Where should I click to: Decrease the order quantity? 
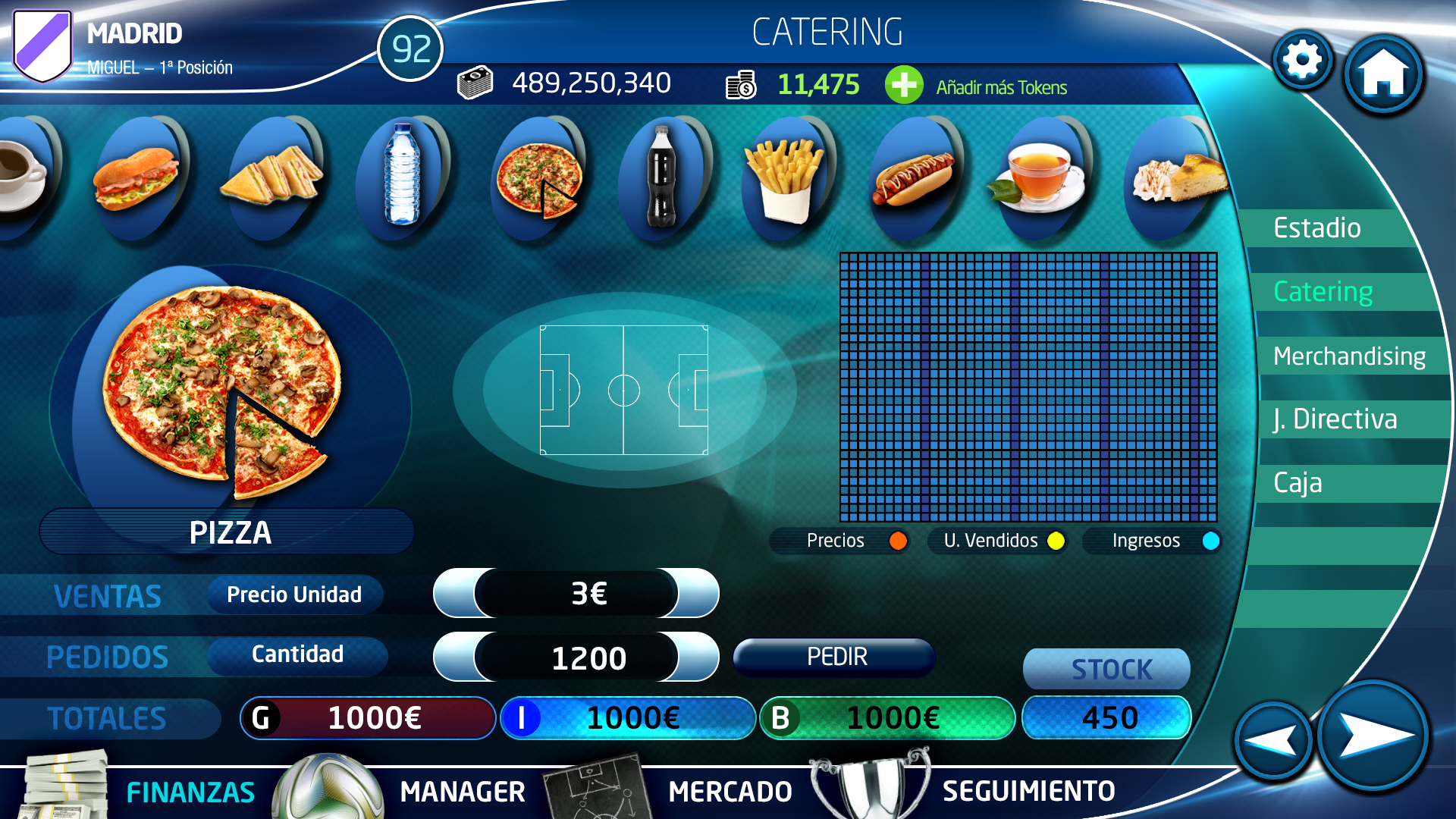pos(453,657)
